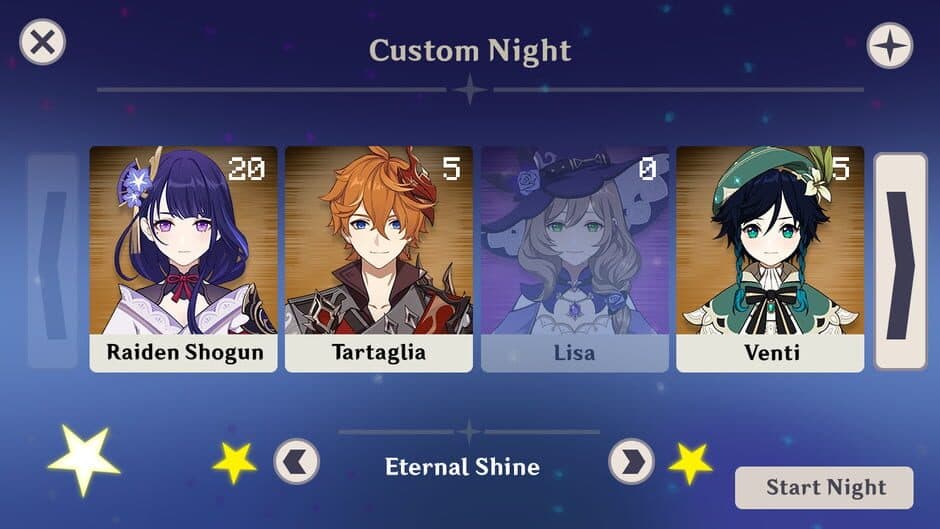The width and height of the screenshot is (940, 529).
Task: Show next characters with right arrow
Action: click(x=900, y=261)
